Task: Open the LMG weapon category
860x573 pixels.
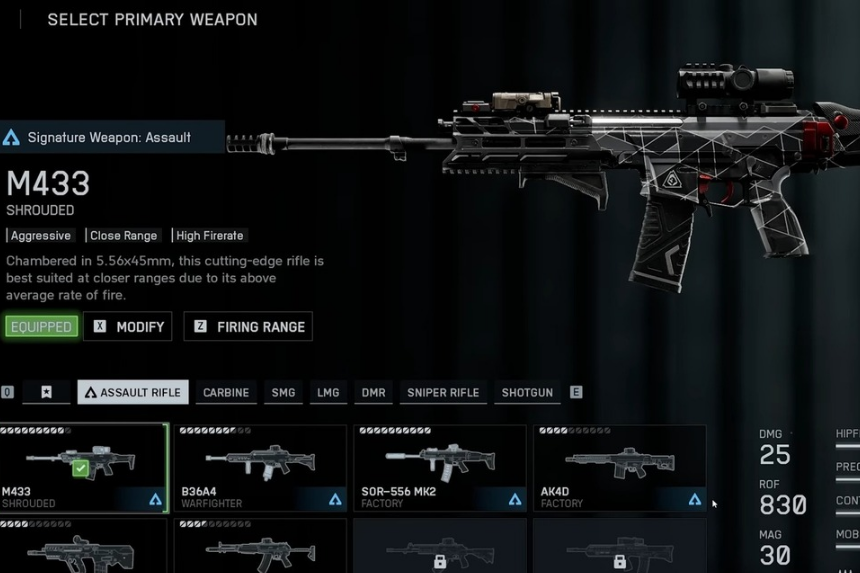Action: tap(328, 393)
